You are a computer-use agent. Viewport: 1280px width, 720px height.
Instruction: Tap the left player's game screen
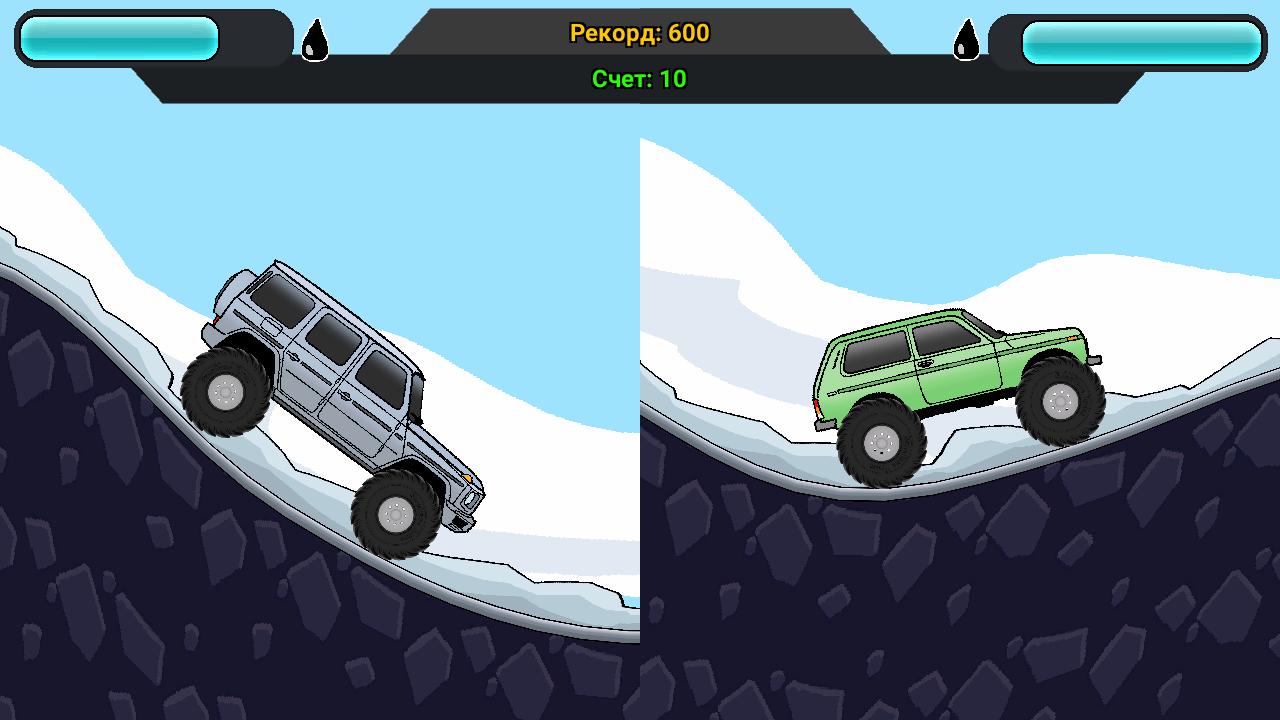320,400
